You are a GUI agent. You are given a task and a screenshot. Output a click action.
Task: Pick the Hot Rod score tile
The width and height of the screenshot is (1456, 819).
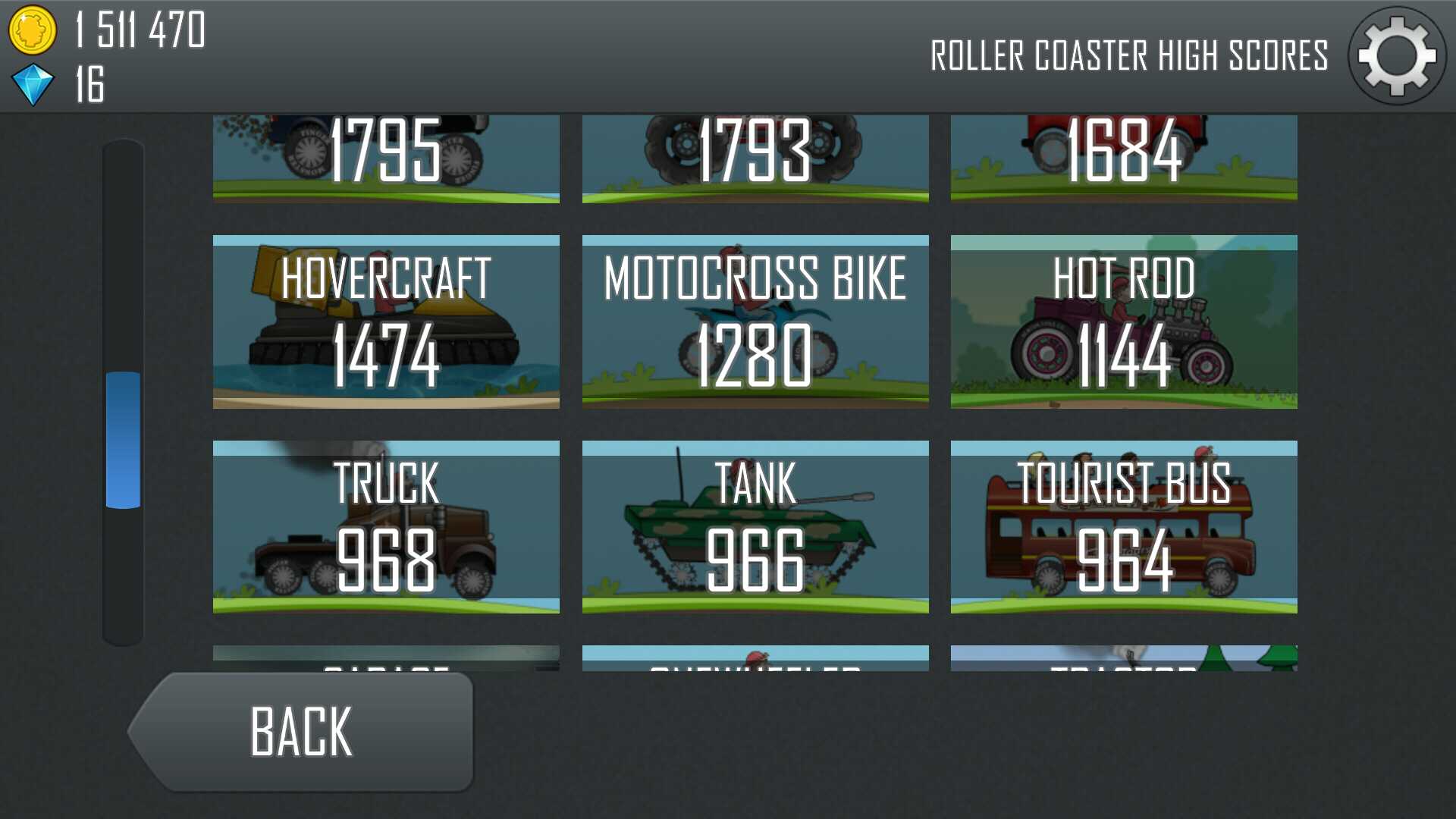[1124, 322]
